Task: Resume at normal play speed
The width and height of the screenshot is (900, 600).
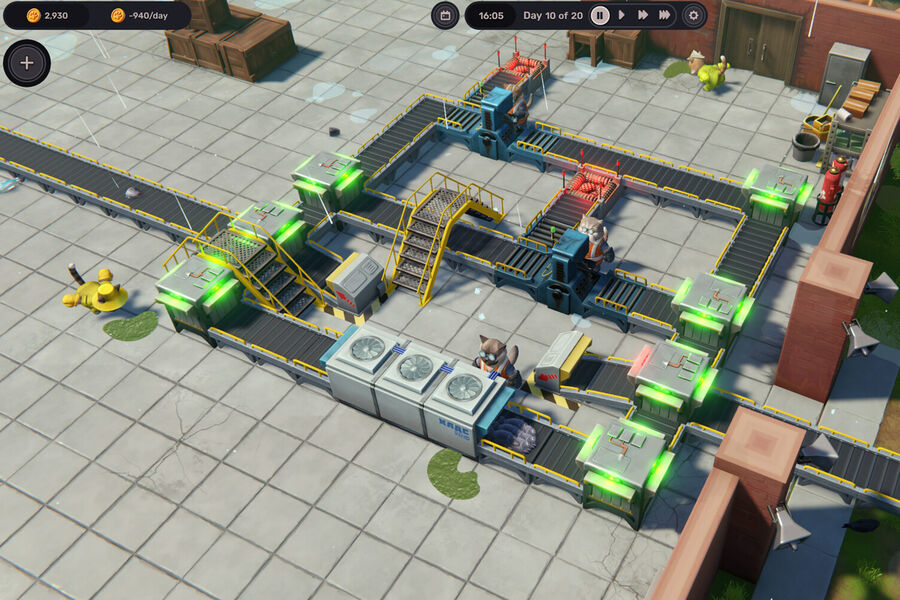Action: click(x=621, y=15)
